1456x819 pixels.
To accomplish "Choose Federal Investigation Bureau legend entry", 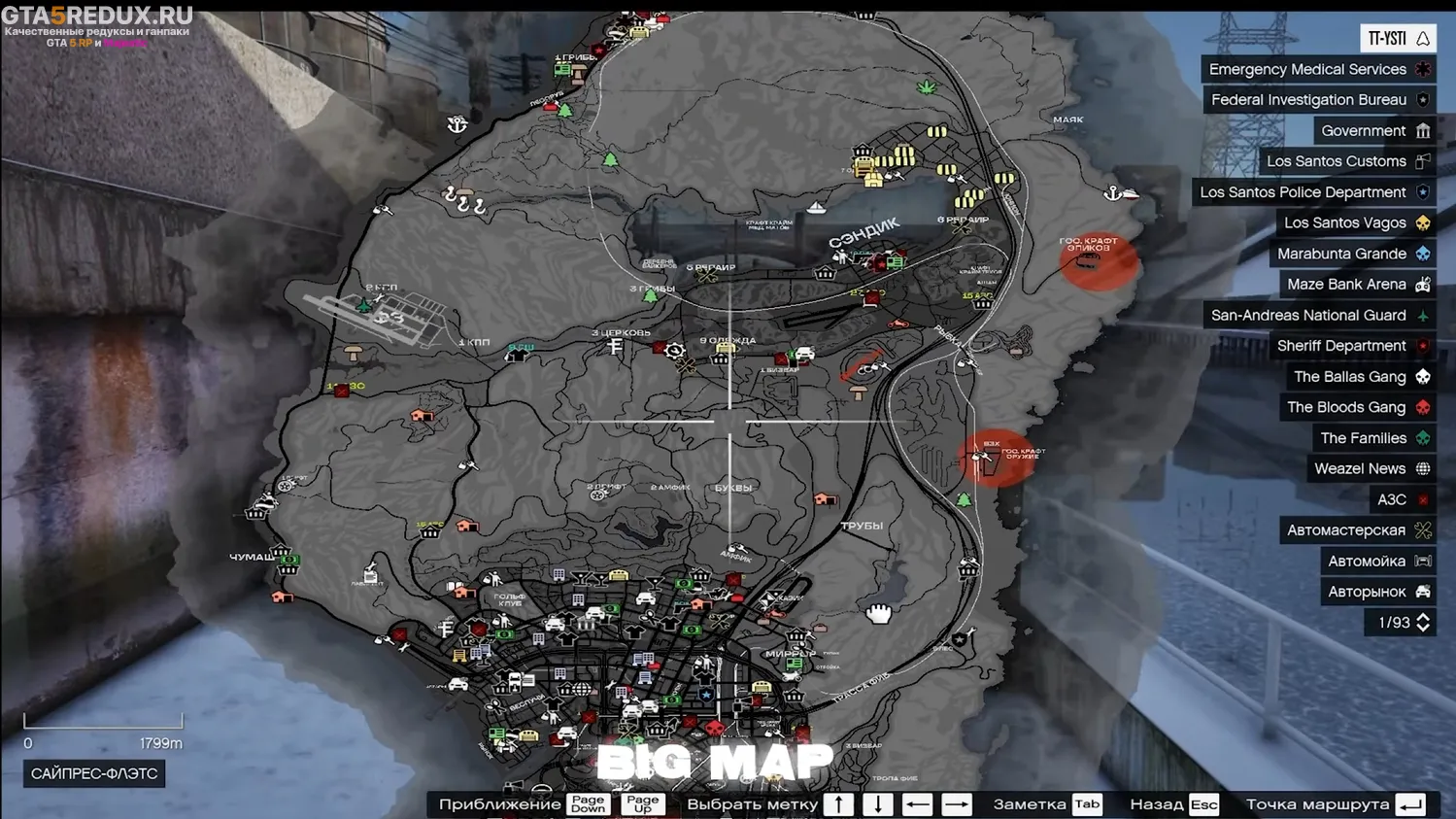I will [1319, 100].
